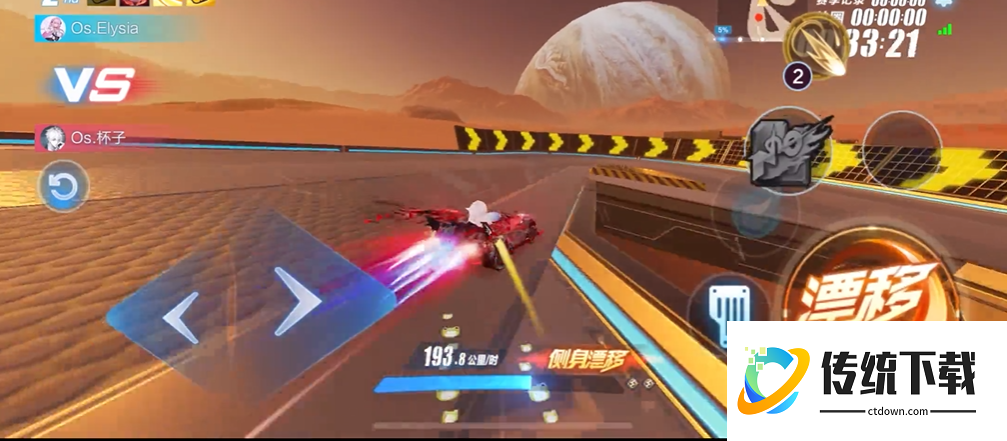Reset the car with the circular arrow button
This screenshot has width=1007, height=441.
[65, 186]
